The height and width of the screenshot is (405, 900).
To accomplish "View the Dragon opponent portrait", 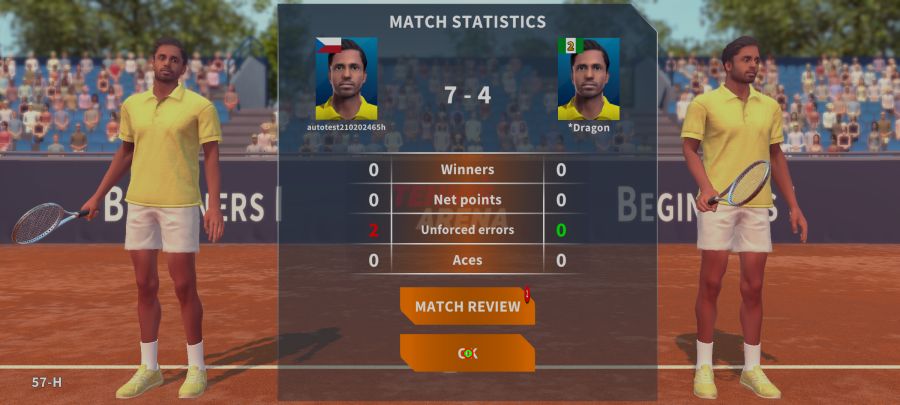I will tap(588, 79).
